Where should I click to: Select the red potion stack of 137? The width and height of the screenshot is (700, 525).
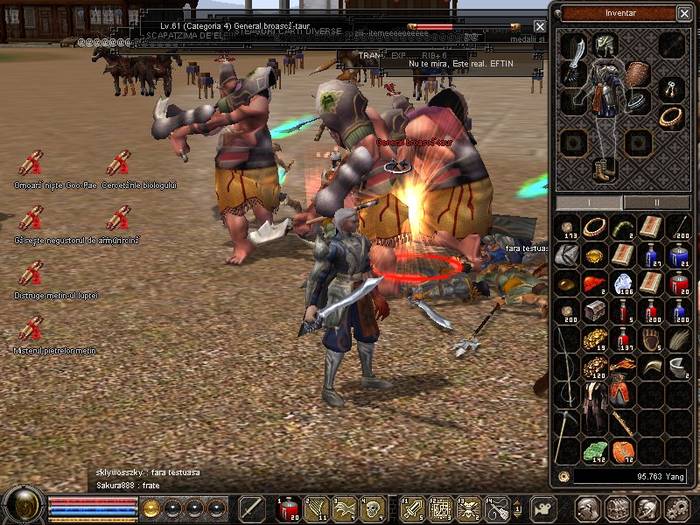pos(623,340)
